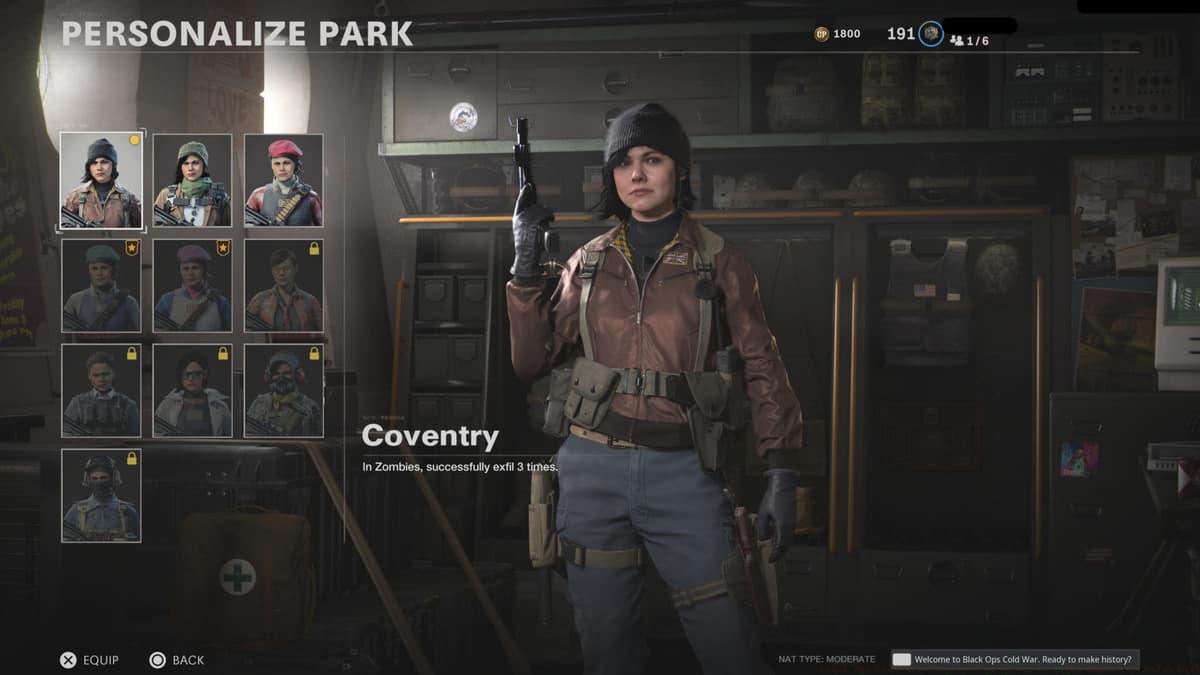Select the red beret Park skin

pyautogui.click(x=284, y=181)
